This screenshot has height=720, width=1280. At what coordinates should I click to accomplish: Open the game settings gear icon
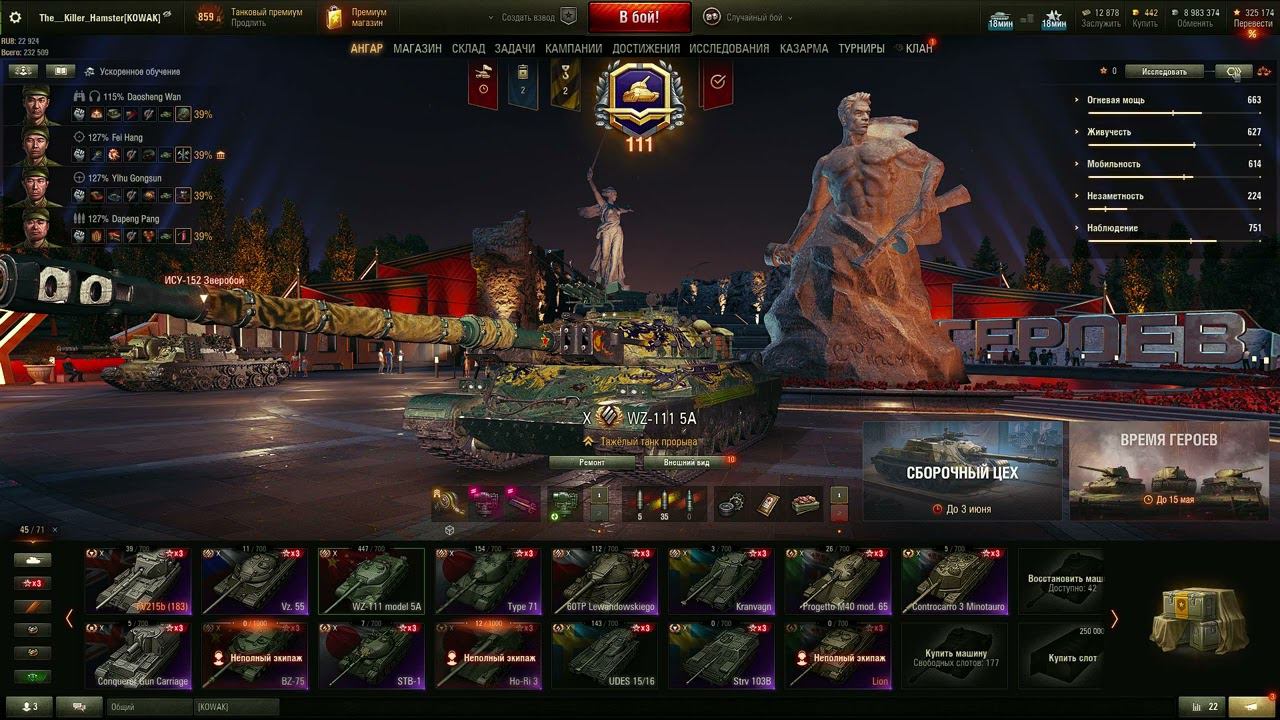tap(15, 17)
